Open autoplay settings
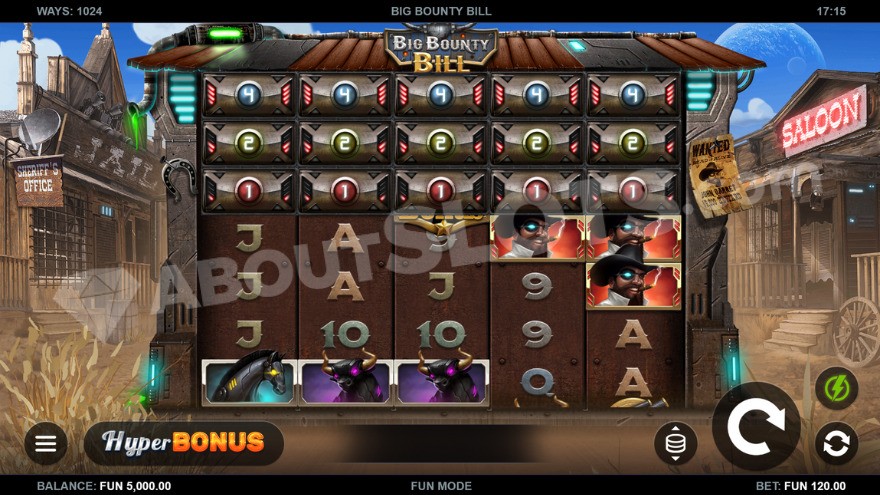 836,442
